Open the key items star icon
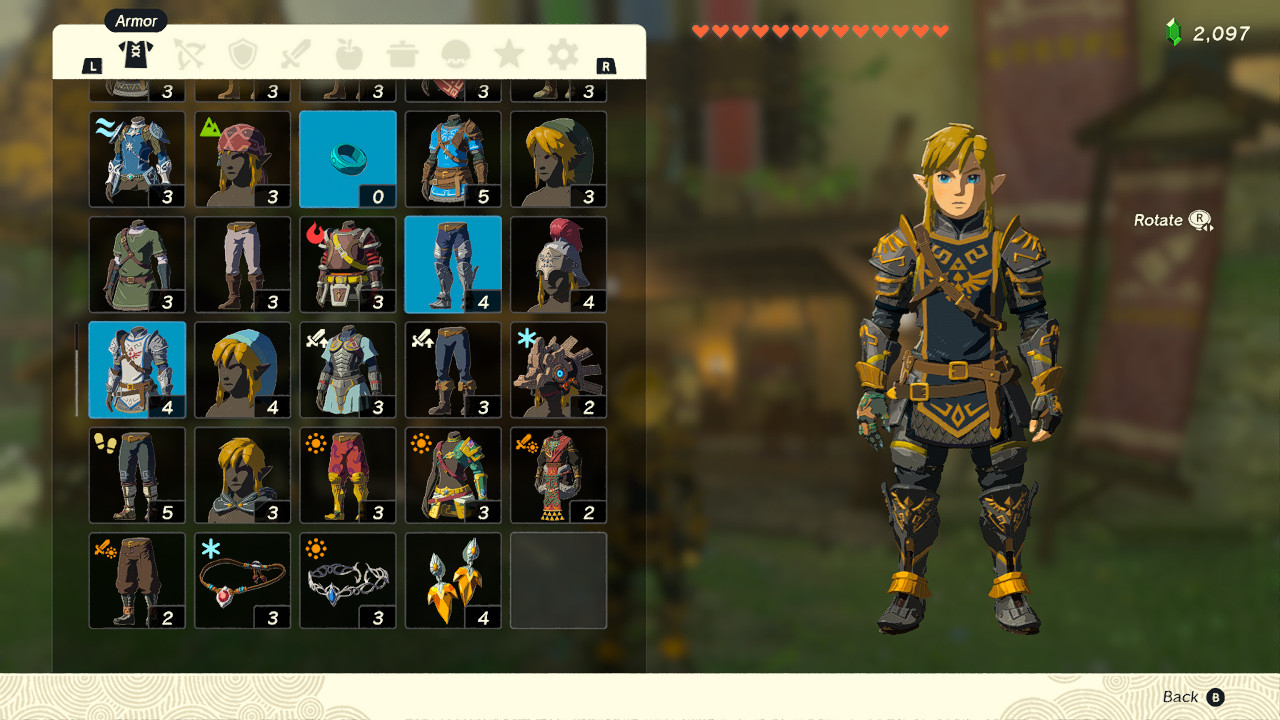 pos(508,55)
